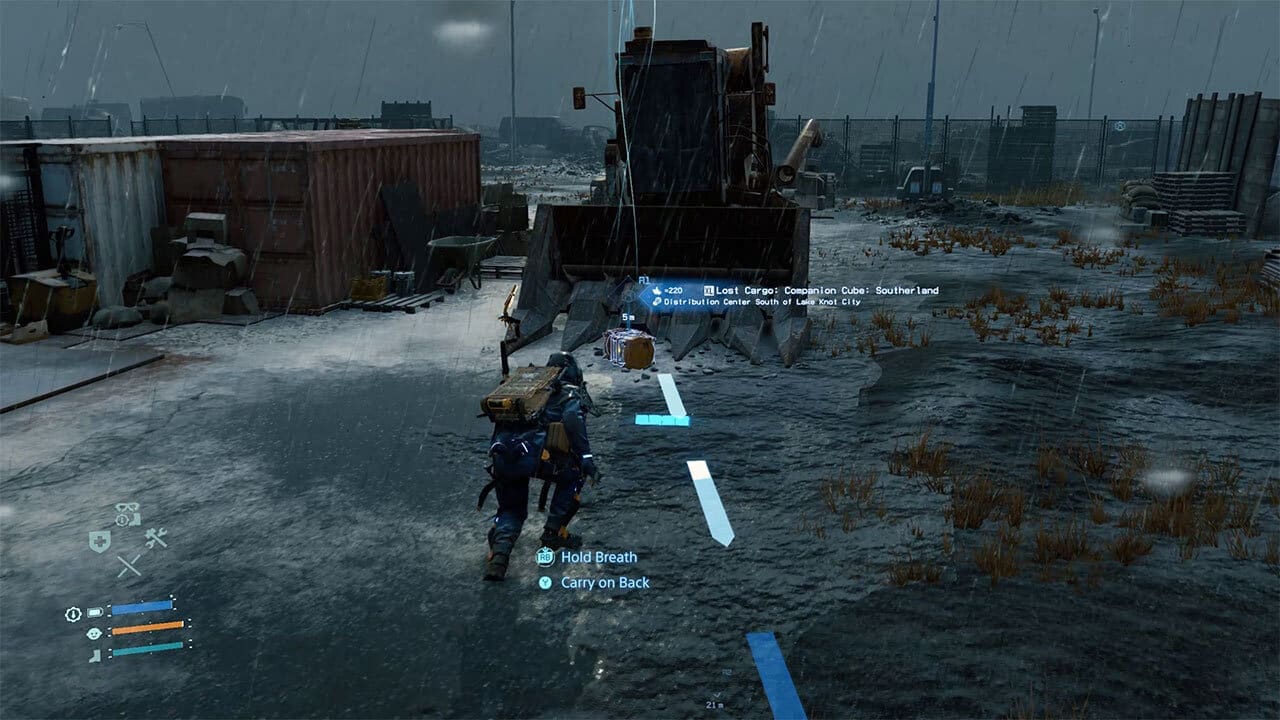Image resolution: width=1280 pixels, height=720 pixels.
Task: Click the A1 cargo marker above the crate
Action: 644,281
